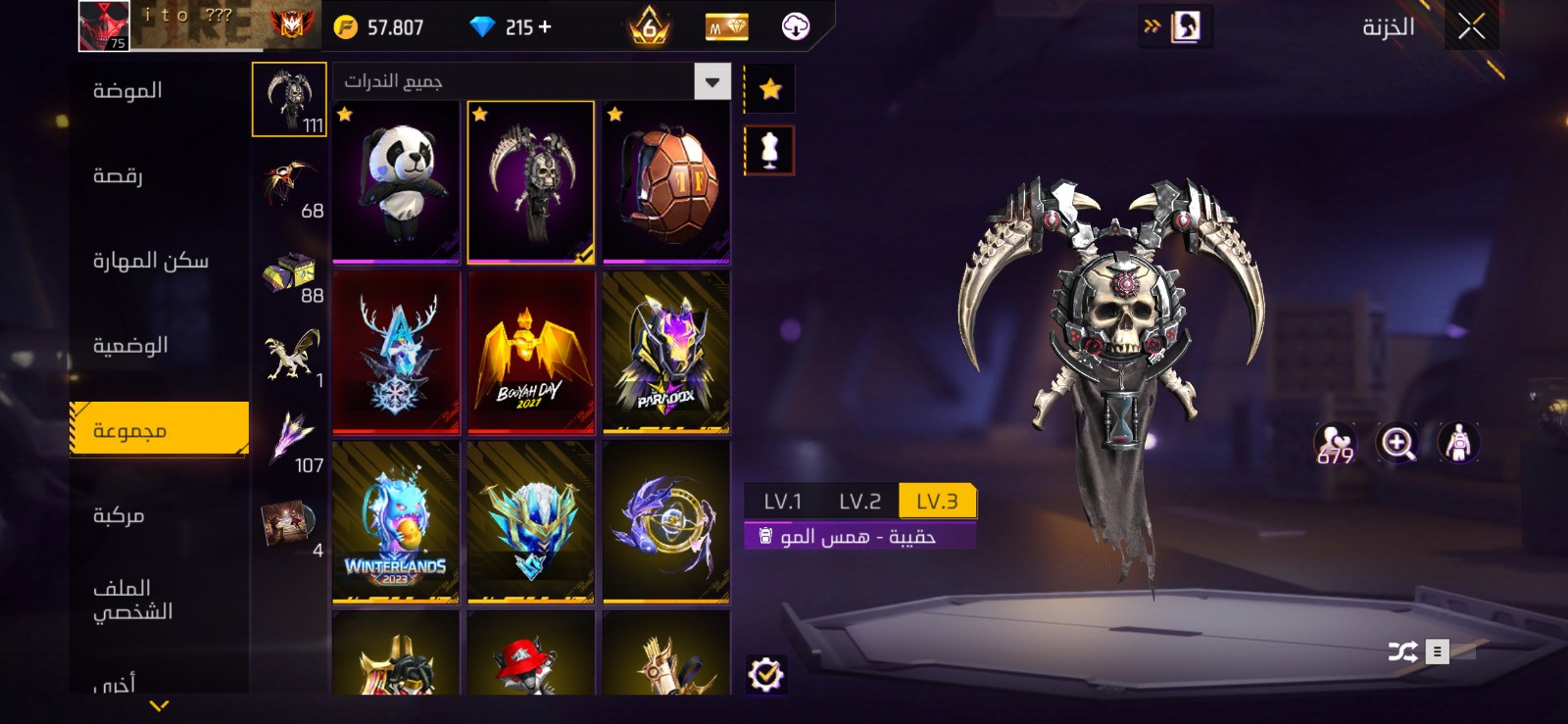Pick the Paradox emblem item
The height and width of the screenshot is (724, 1568).
point(666,353)
